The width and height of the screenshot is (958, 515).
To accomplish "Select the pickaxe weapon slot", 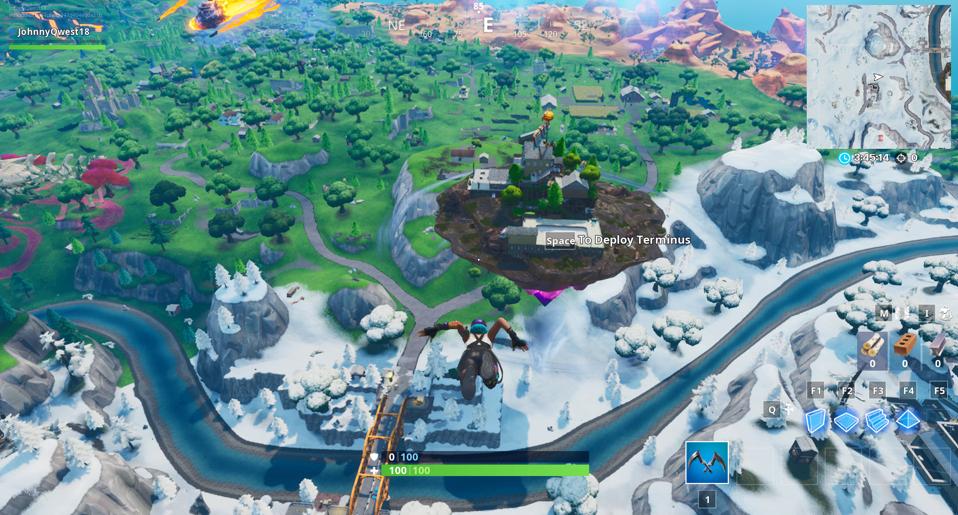I will point(707,462).
